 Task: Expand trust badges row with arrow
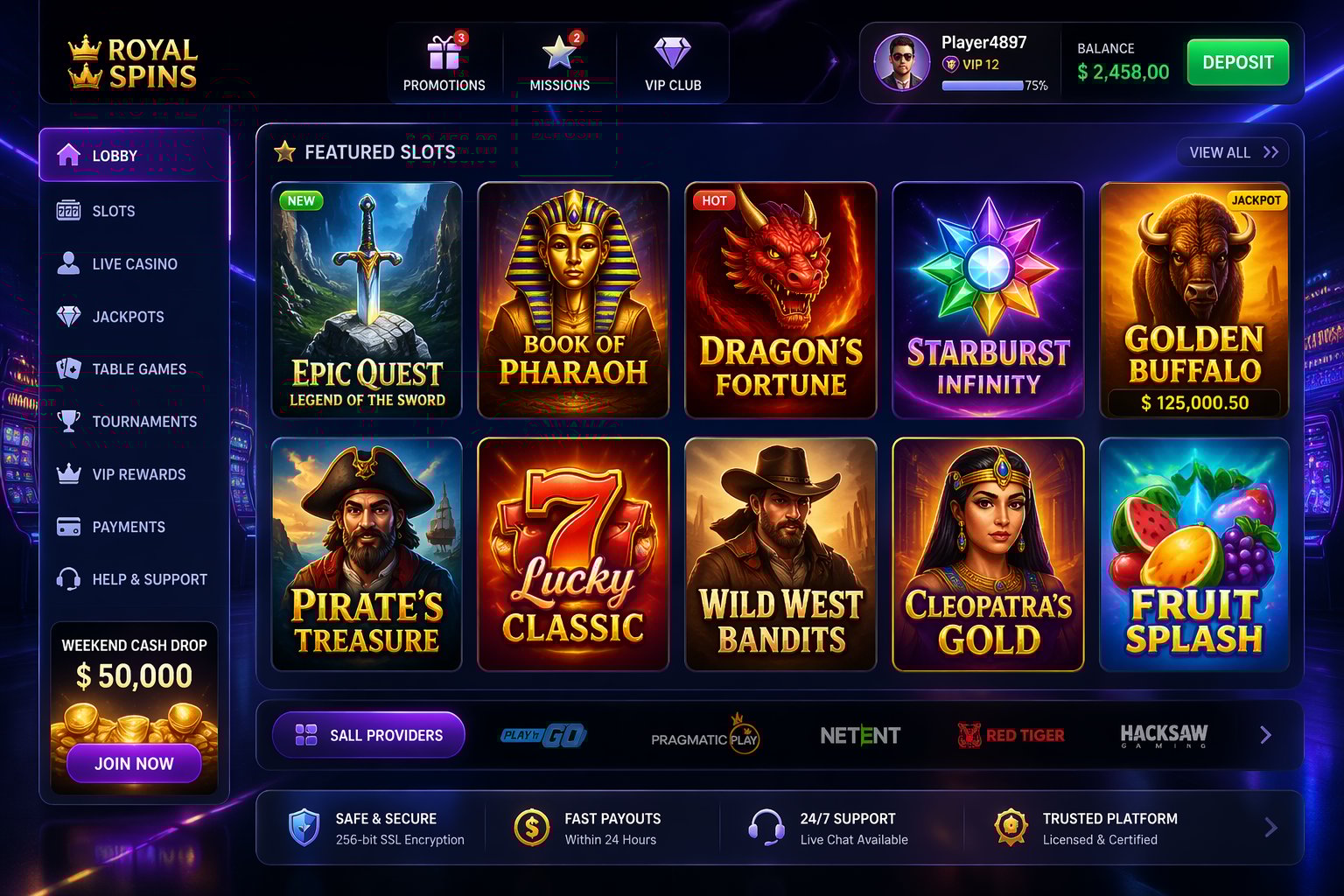(1268, 826)
